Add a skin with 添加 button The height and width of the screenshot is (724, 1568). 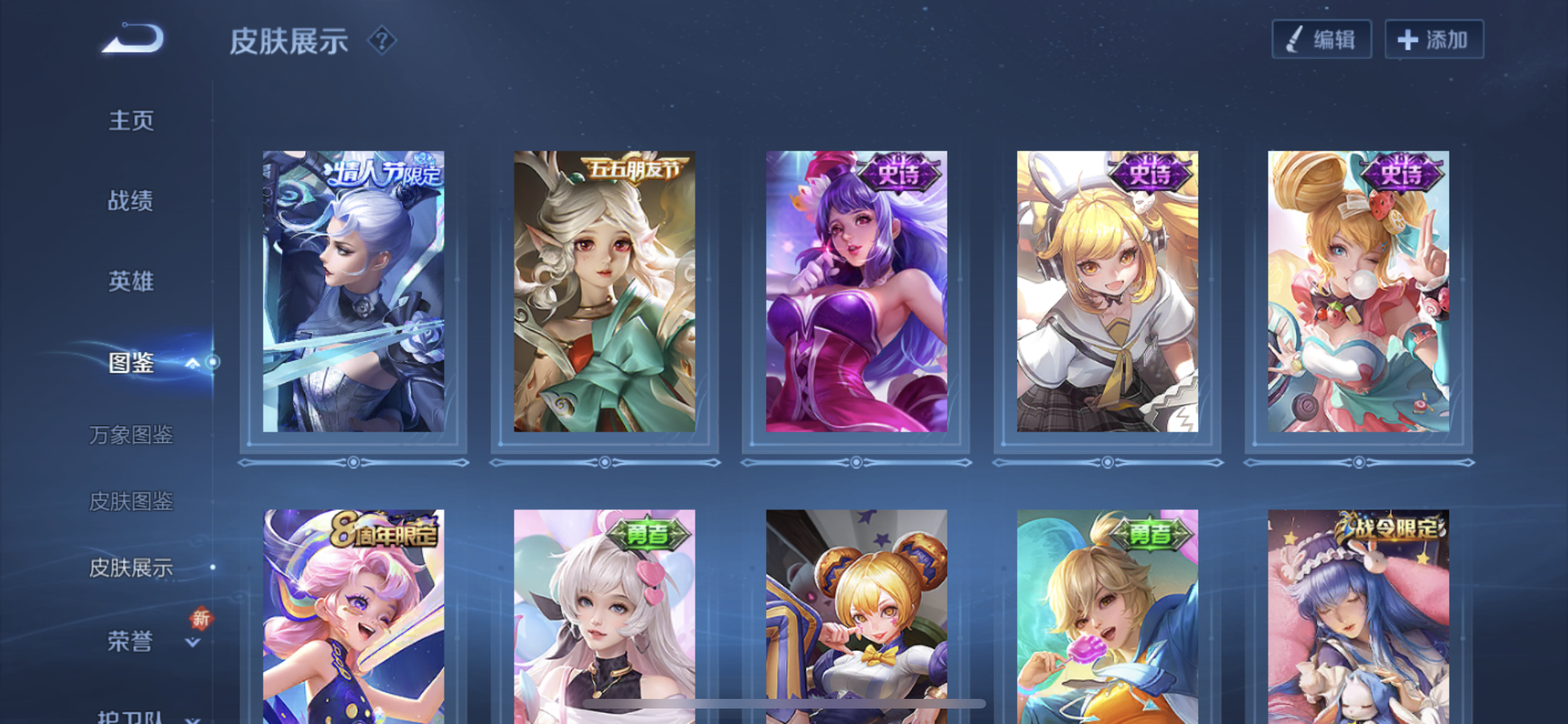(1434, 40)
